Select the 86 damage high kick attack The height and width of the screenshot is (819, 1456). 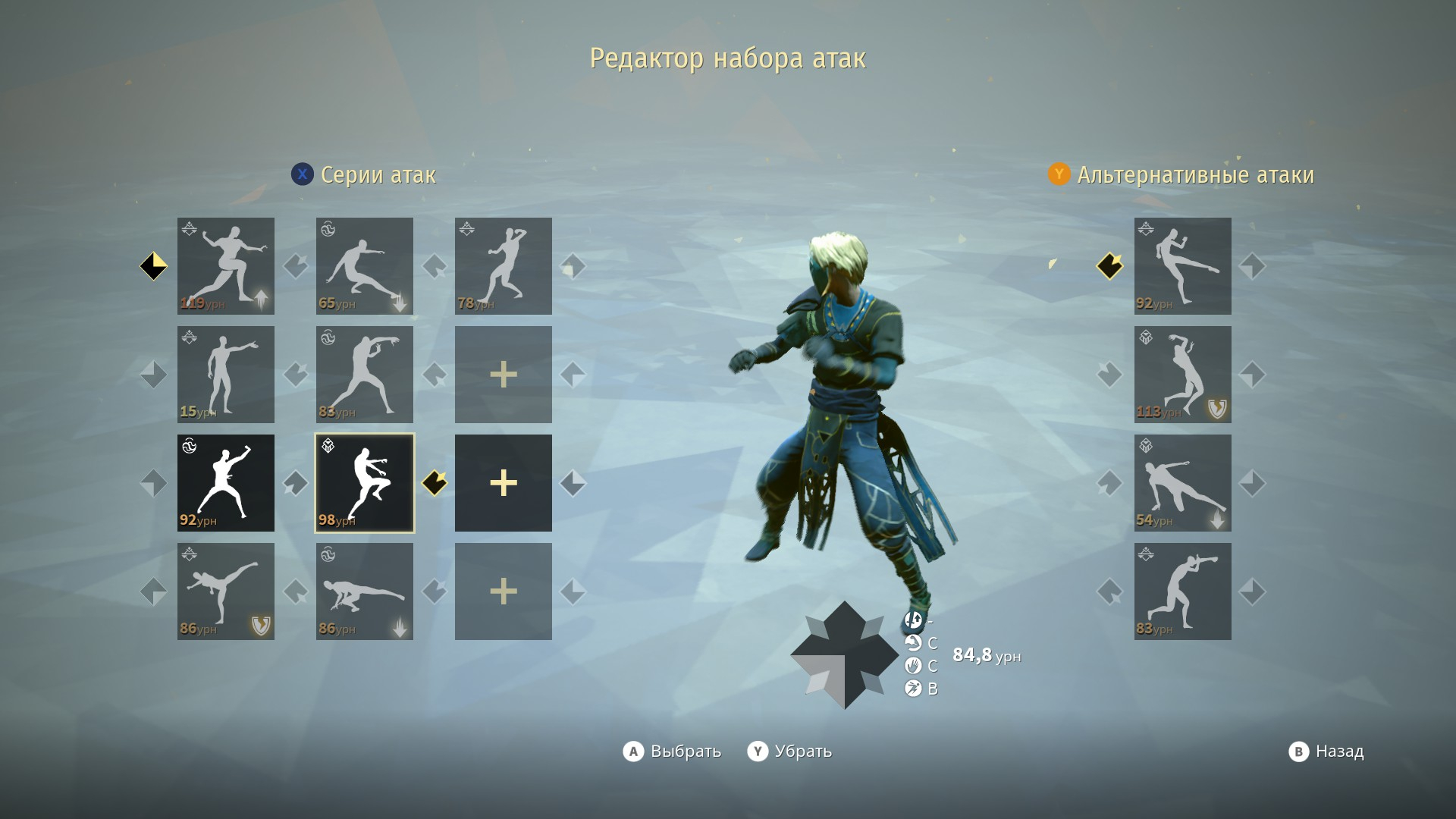226,591
